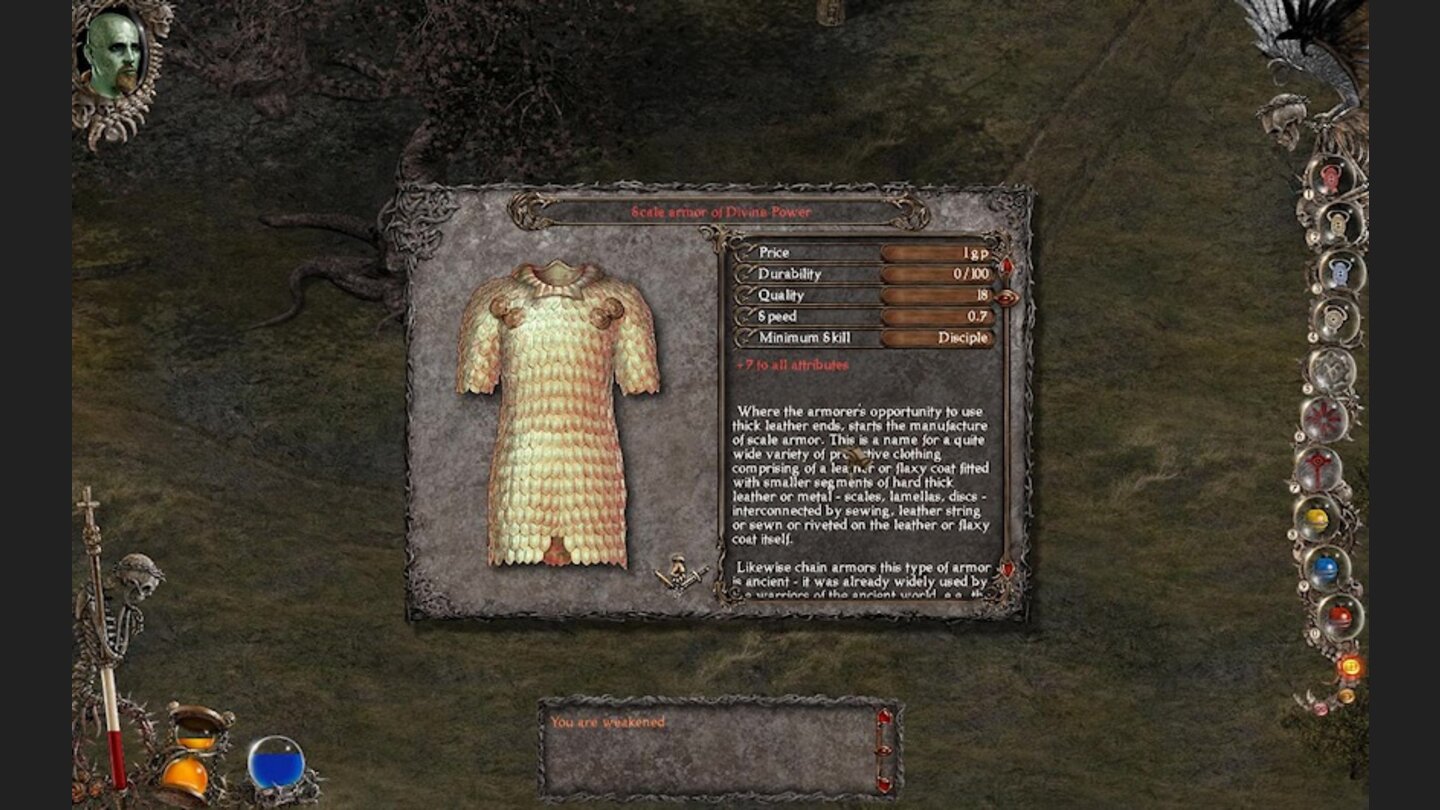Expand the Quality stat row

pos(800,296)
